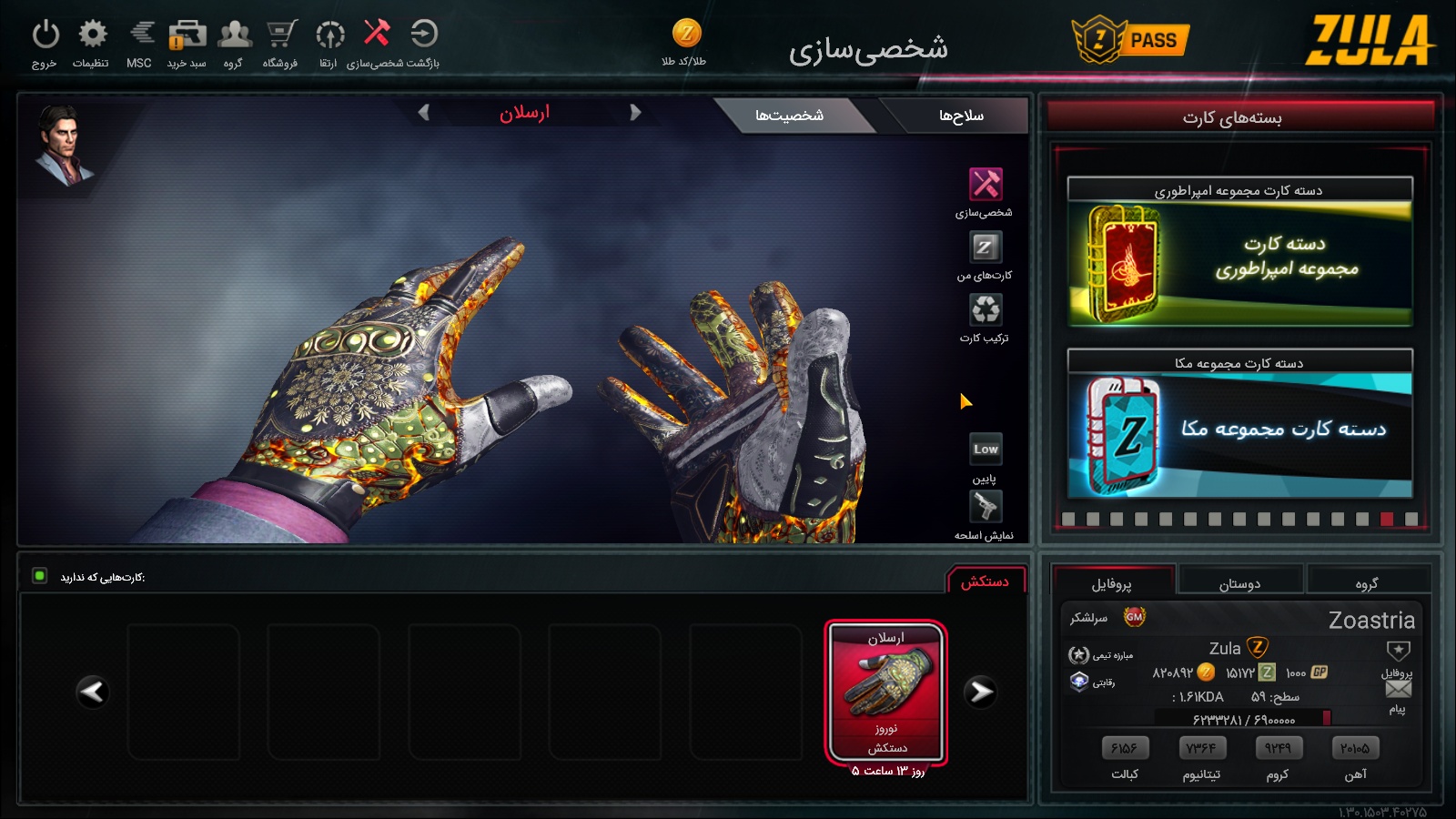
Task: Show the next character with right arrow
Action: pos(635,113)
